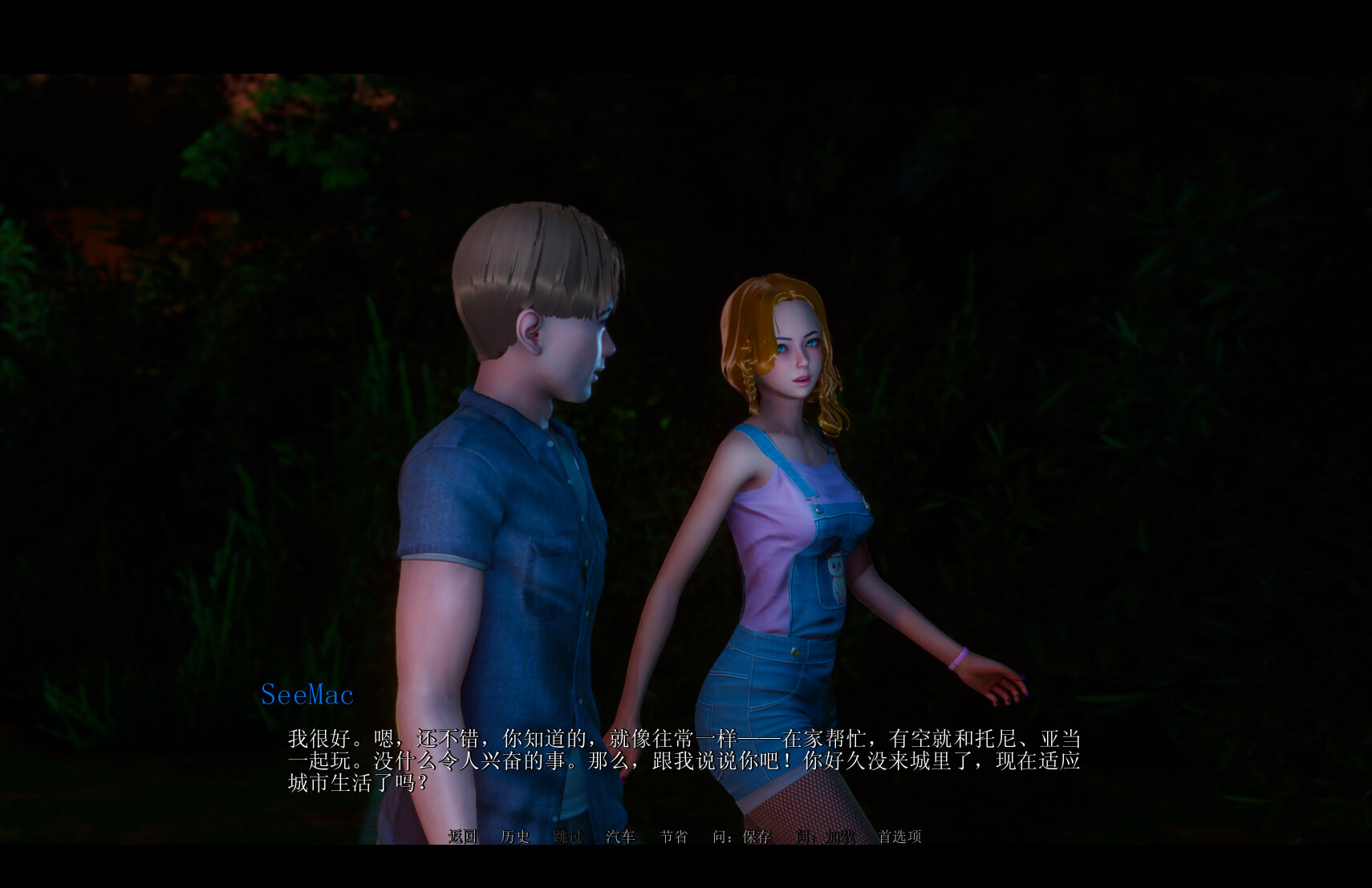Open the 首选项 (Preferences) menu

tap(899, 837)
